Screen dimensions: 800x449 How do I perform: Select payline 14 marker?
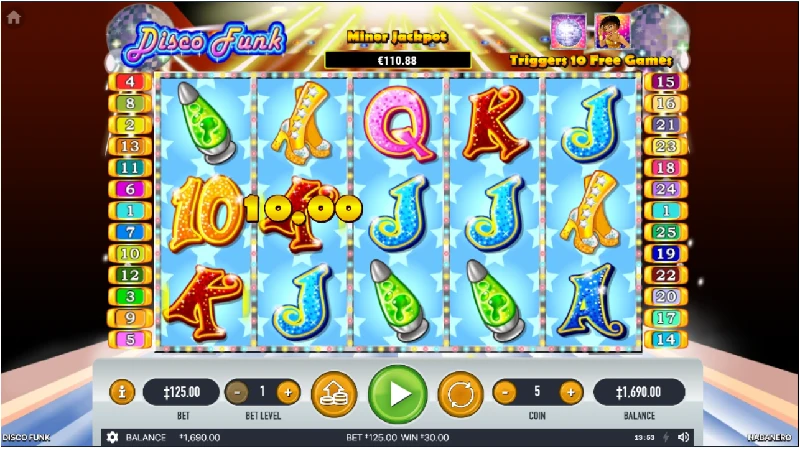(665, 339)
